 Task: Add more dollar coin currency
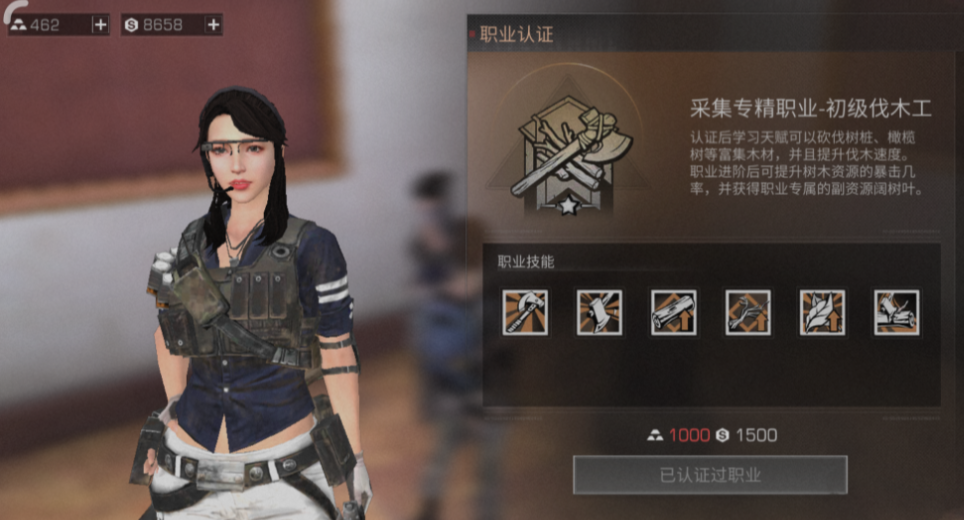pyautogui.click(x=213, y=25)
